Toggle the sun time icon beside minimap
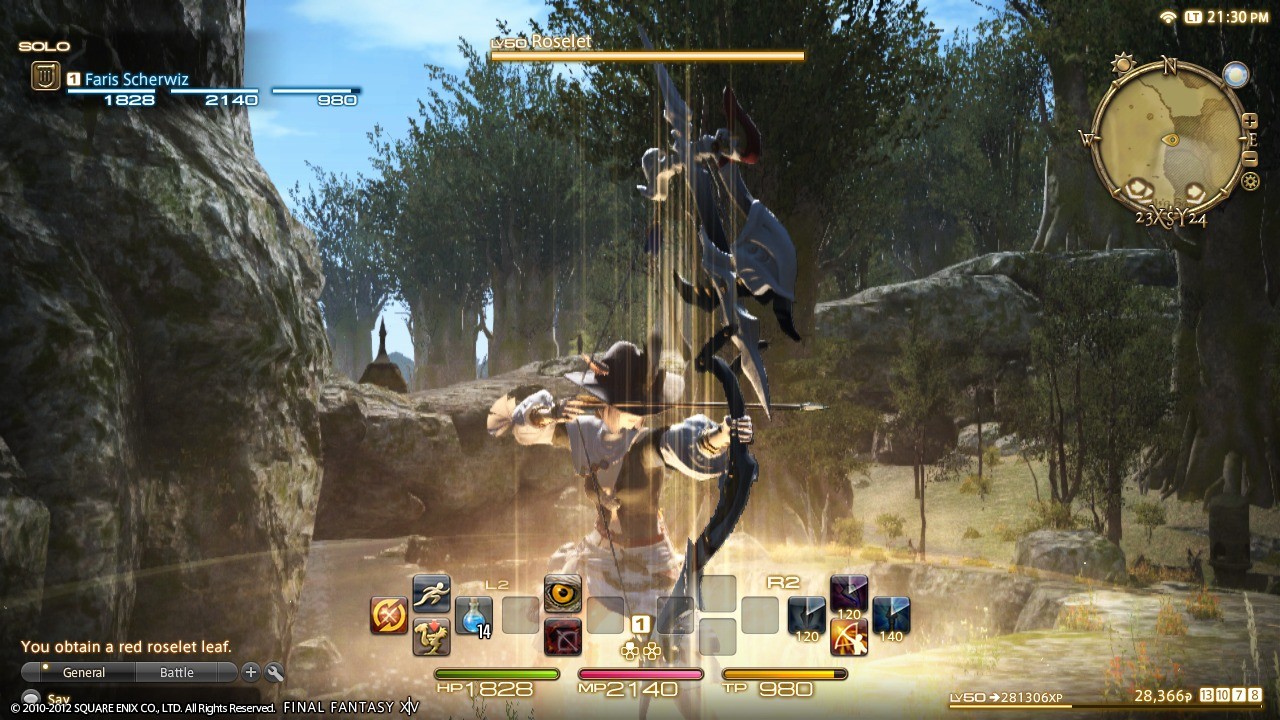1280x720 pixels. point(1123,63)
